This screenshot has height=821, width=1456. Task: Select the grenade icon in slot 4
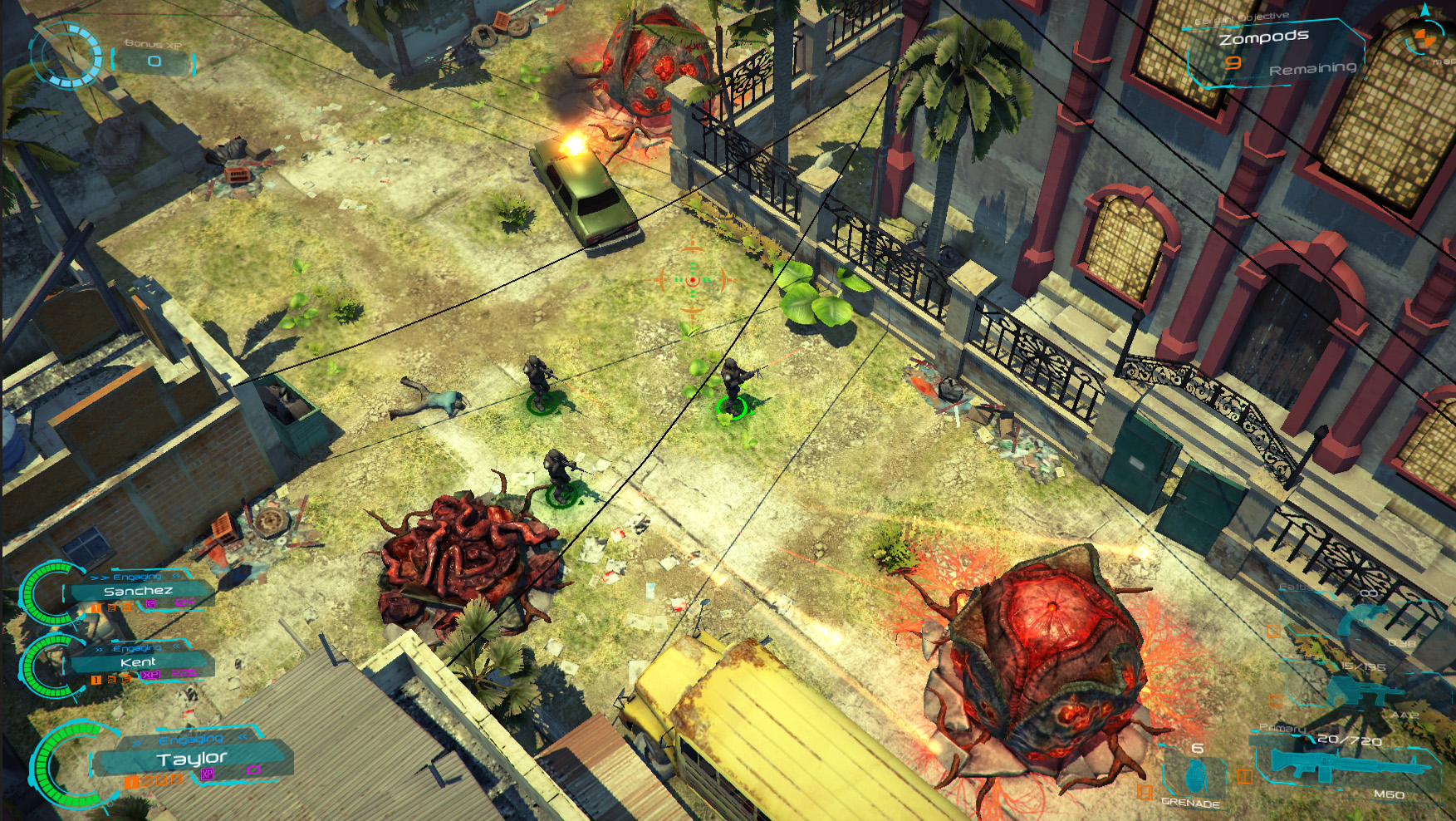[1196, 776]
